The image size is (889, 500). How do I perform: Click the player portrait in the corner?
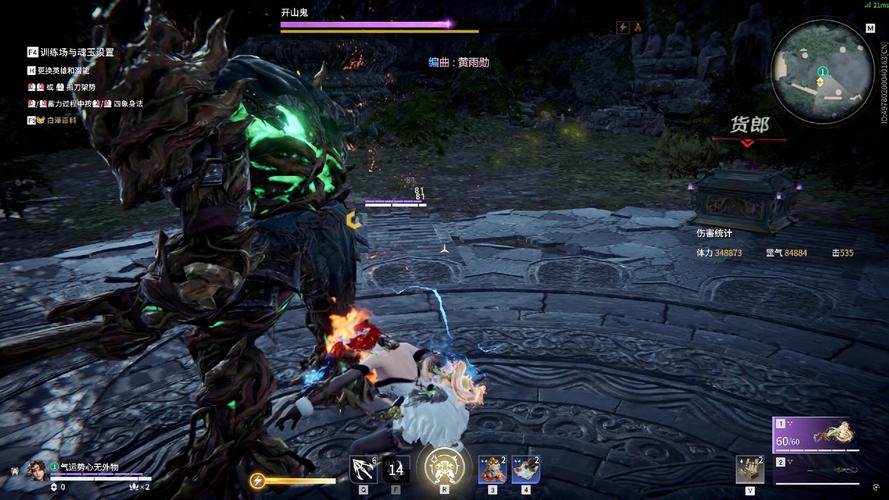[x=36, y=469]
